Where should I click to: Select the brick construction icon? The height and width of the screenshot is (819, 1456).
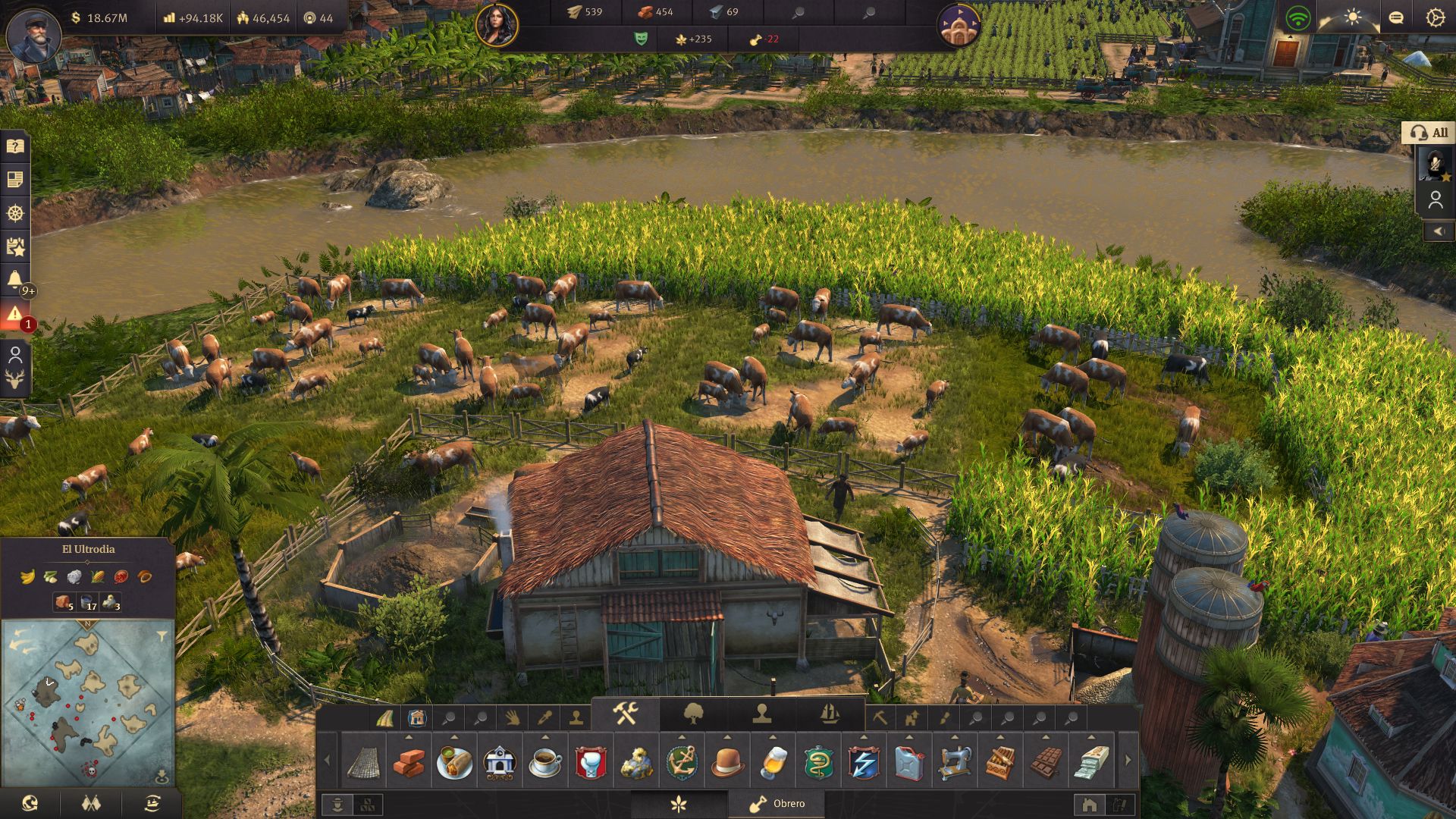click(409, 761)
